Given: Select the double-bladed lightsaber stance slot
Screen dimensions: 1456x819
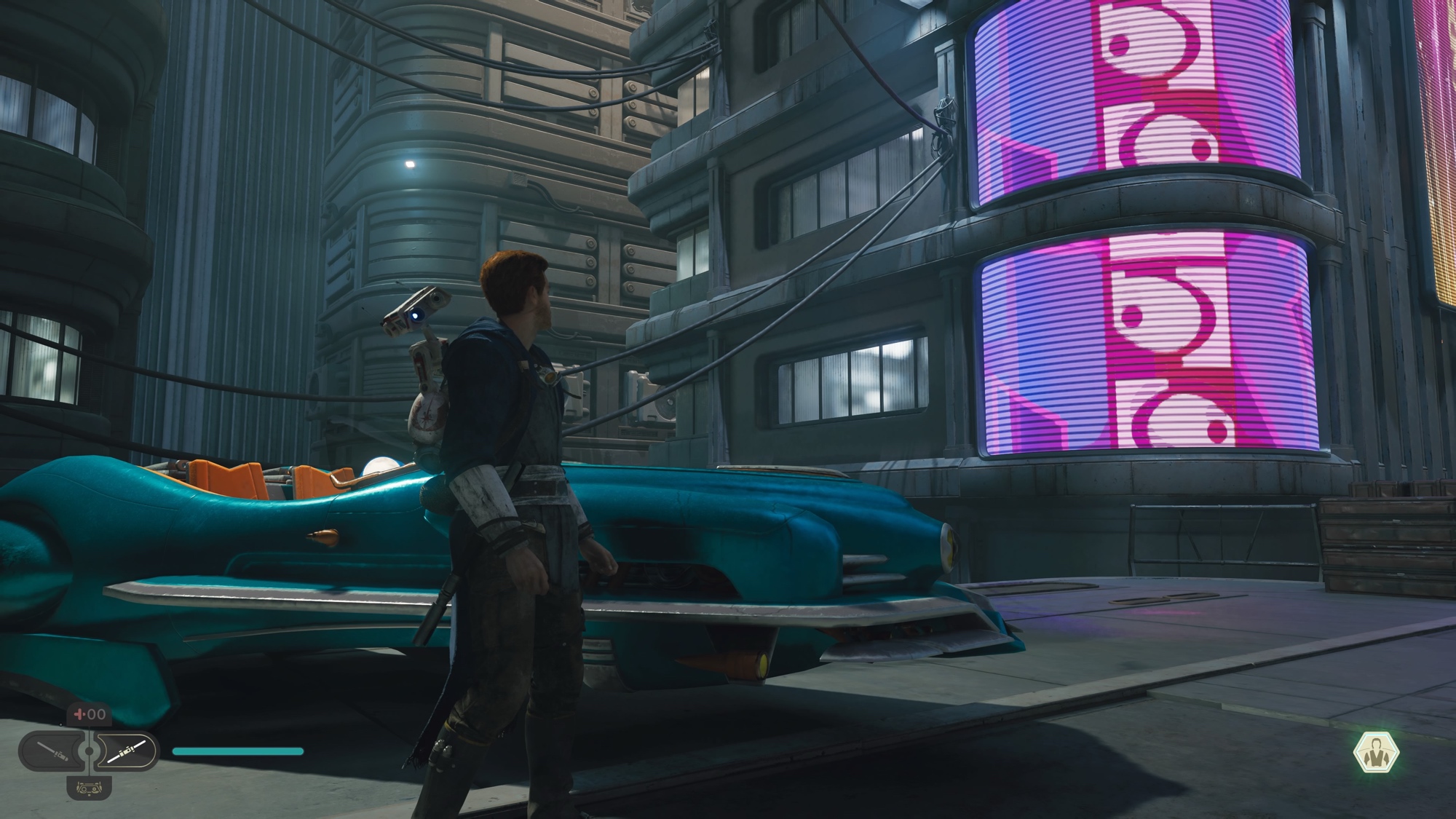Looking at the screenshot, I should 127,751.
